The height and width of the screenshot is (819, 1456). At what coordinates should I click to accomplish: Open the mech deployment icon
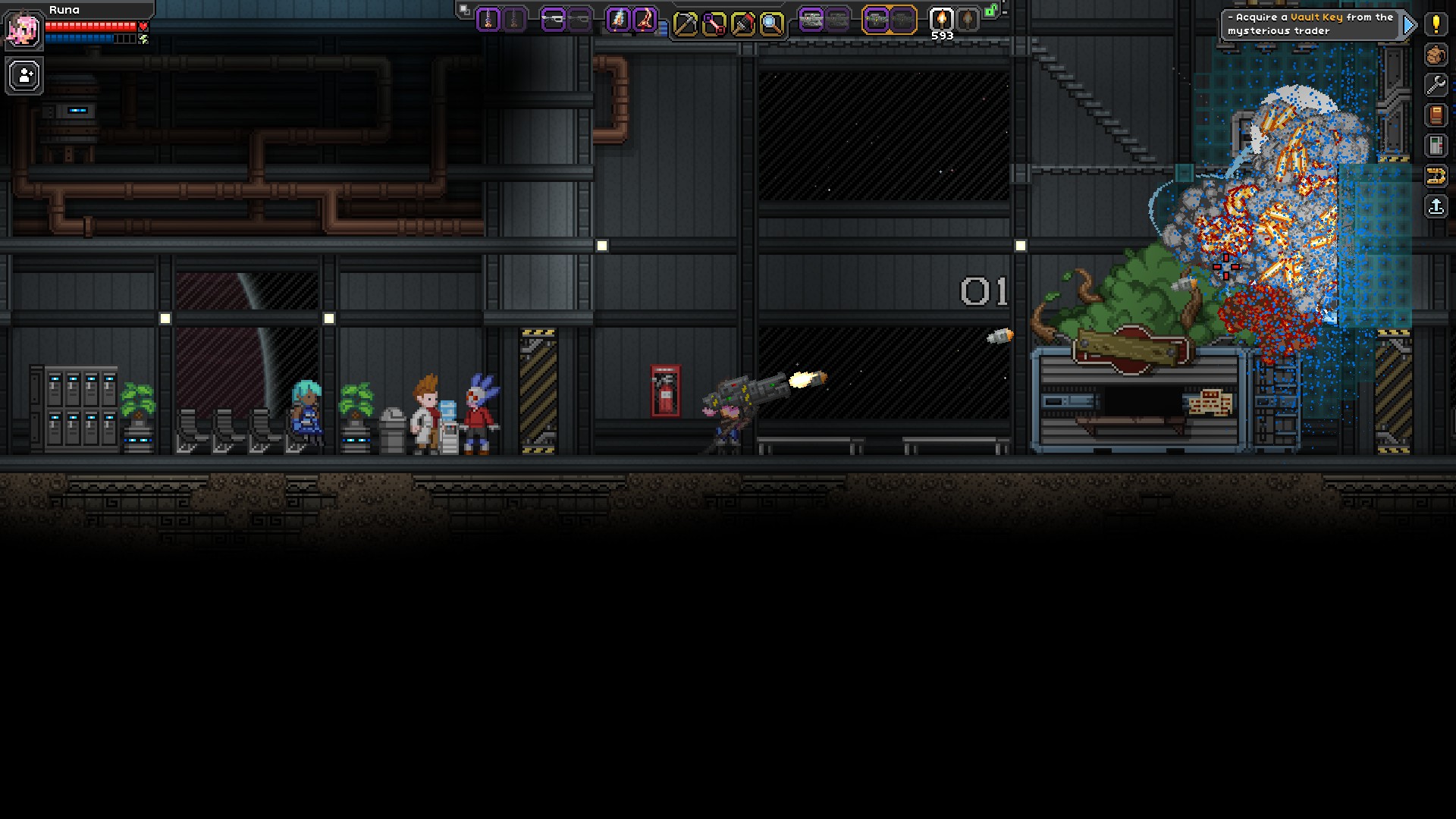tap(1436, 177)
